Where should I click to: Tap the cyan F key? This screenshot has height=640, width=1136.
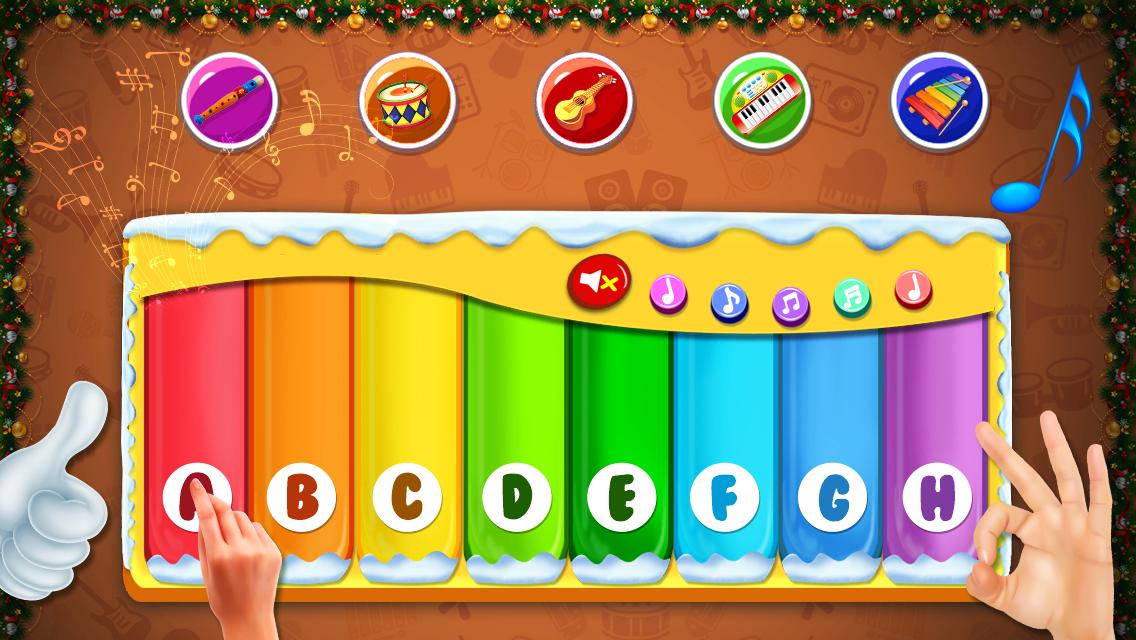pos(726,430)
